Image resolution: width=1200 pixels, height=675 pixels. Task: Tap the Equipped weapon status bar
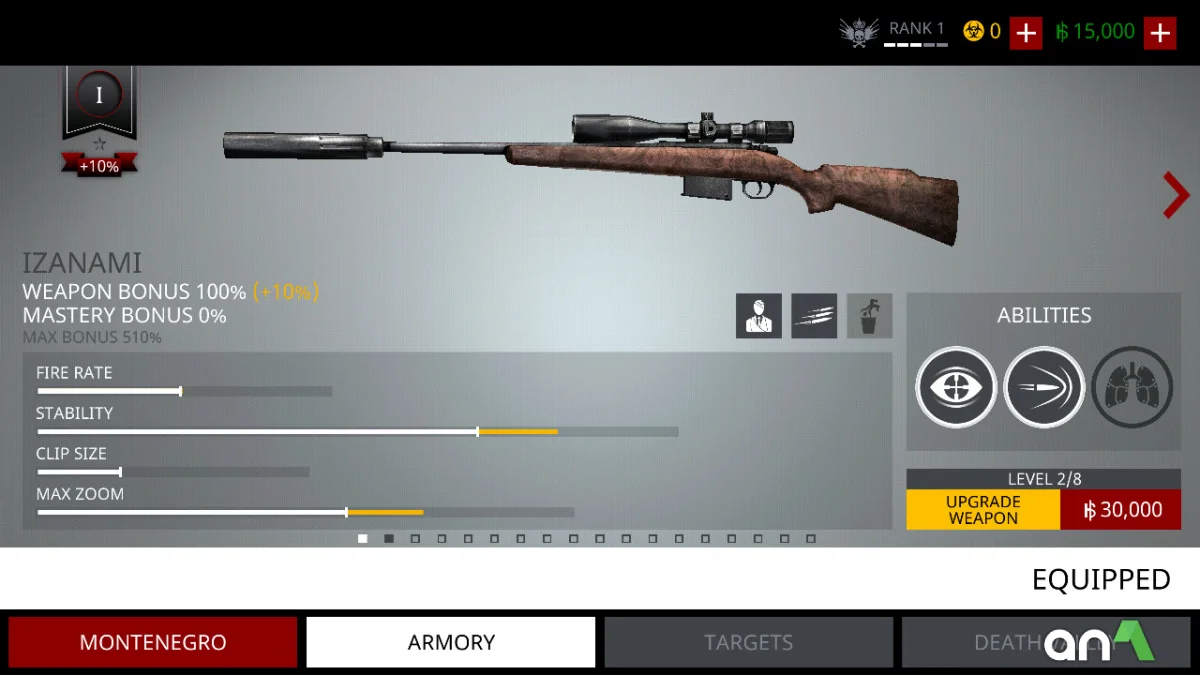tap(1100, 579)
